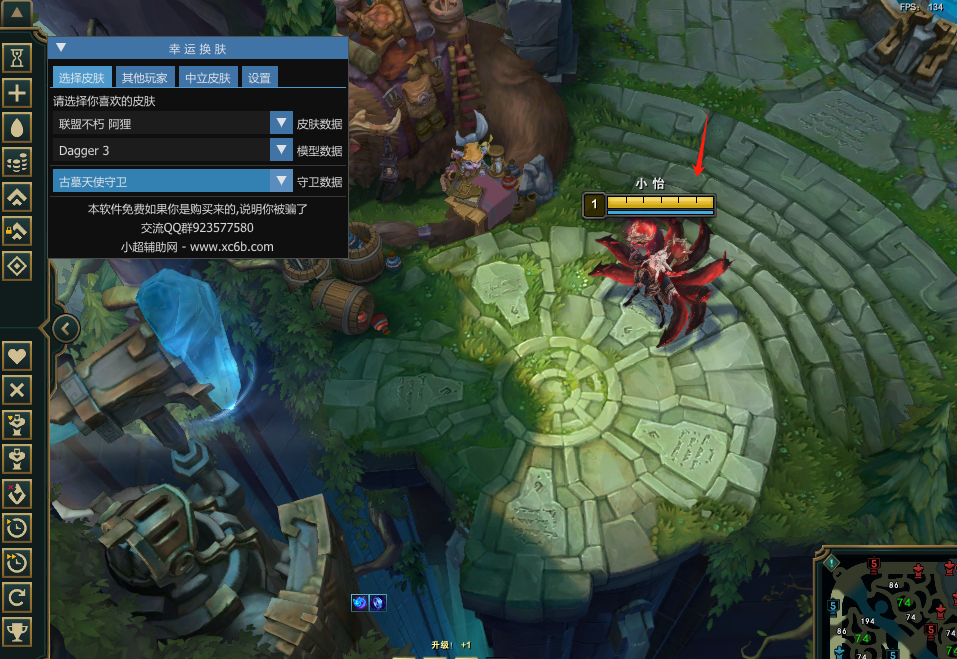The height and width of the screenshot is (659, 957).
Task: Activate the locked level-up chevron button
Action: (x=17, y=231)
